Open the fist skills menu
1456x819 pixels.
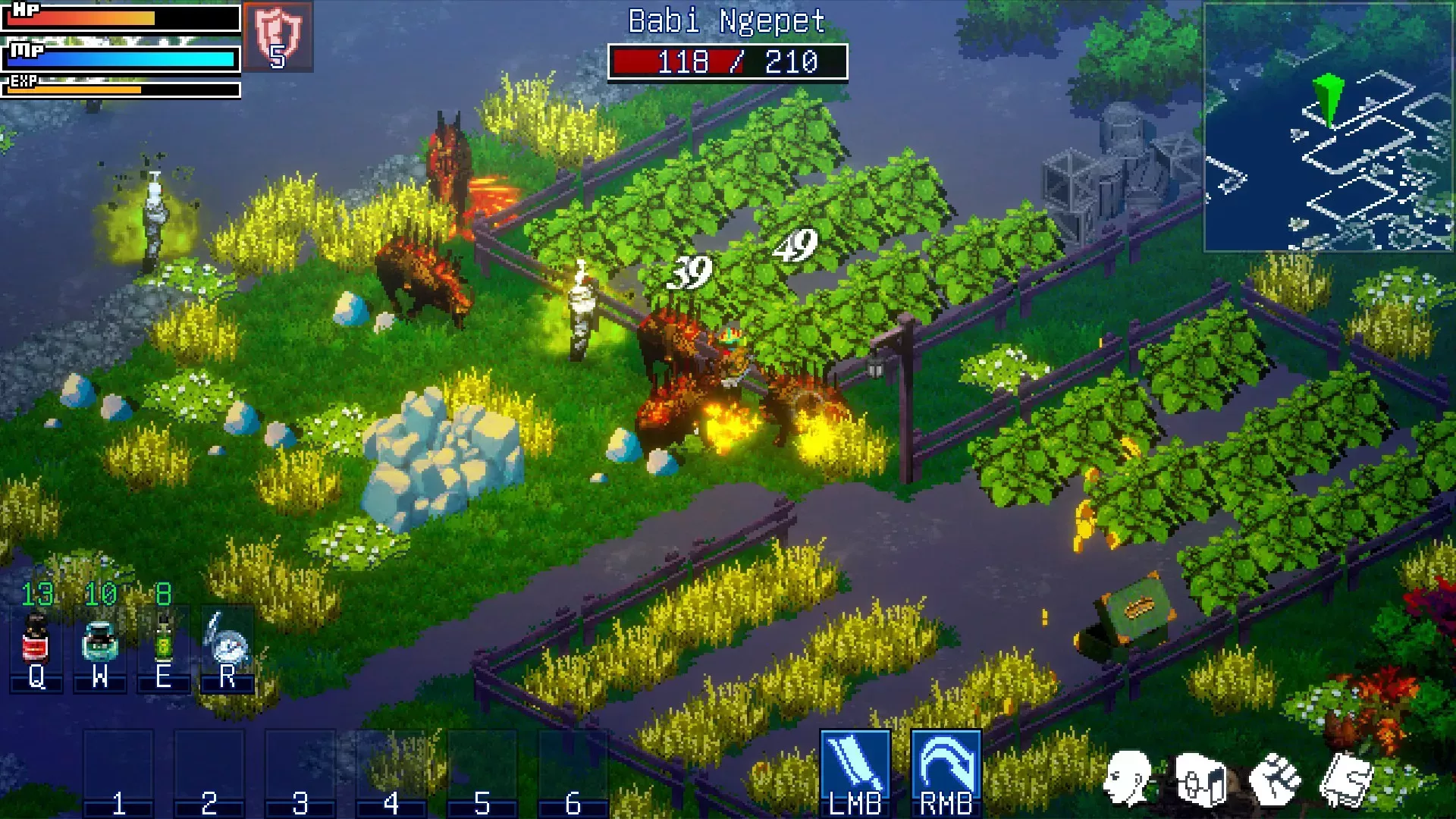pos(1274,780)
